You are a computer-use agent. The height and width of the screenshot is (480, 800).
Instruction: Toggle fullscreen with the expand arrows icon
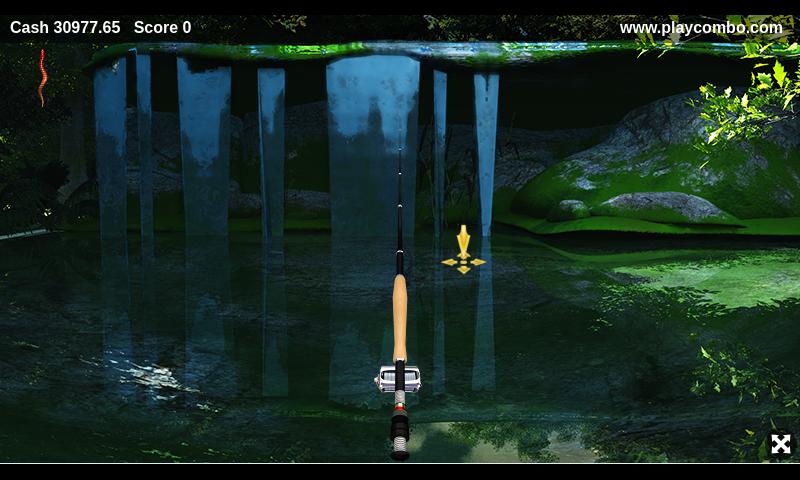[780, 444]
